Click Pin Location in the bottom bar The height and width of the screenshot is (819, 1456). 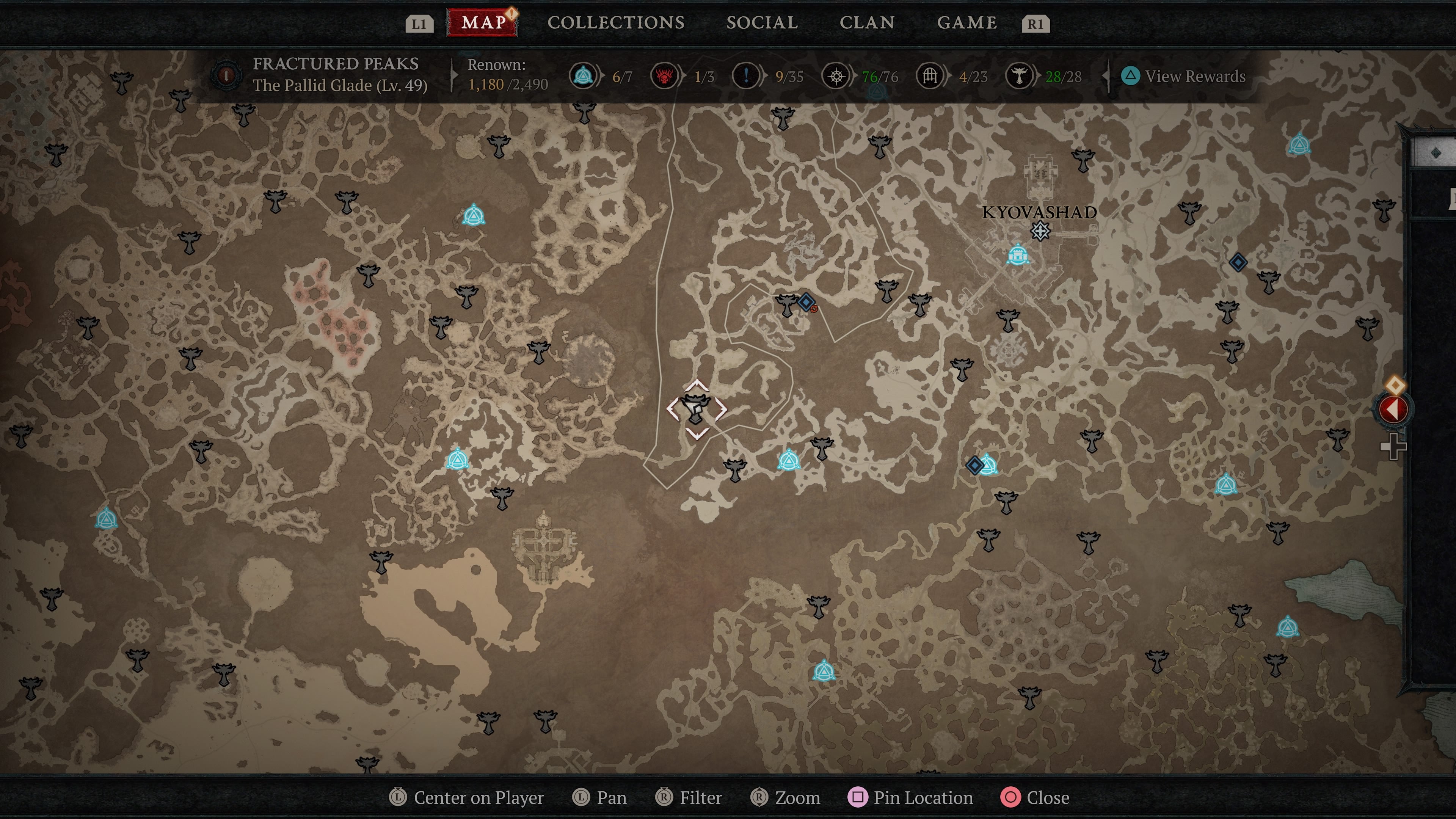click(911, 797)
